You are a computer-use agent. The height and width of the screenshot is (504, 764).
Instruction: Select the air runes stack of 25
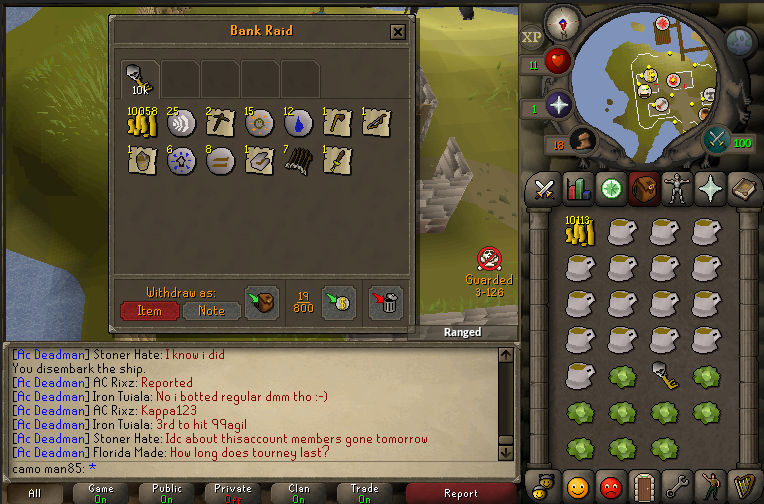[181, 123]
